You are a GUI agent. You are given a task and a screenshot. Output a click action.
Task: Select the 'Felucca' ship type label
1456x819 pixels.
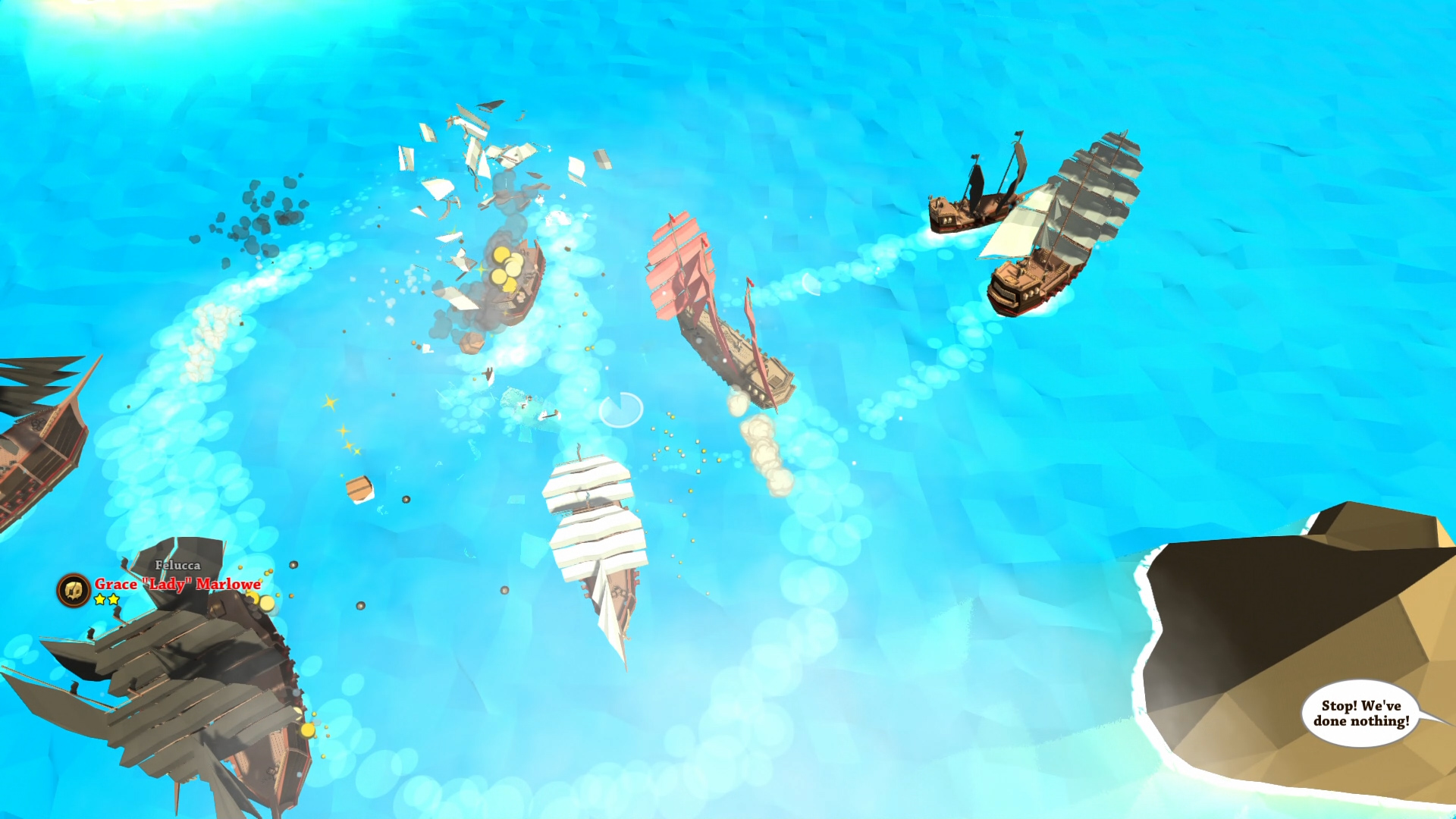click(x=177, y=566)
